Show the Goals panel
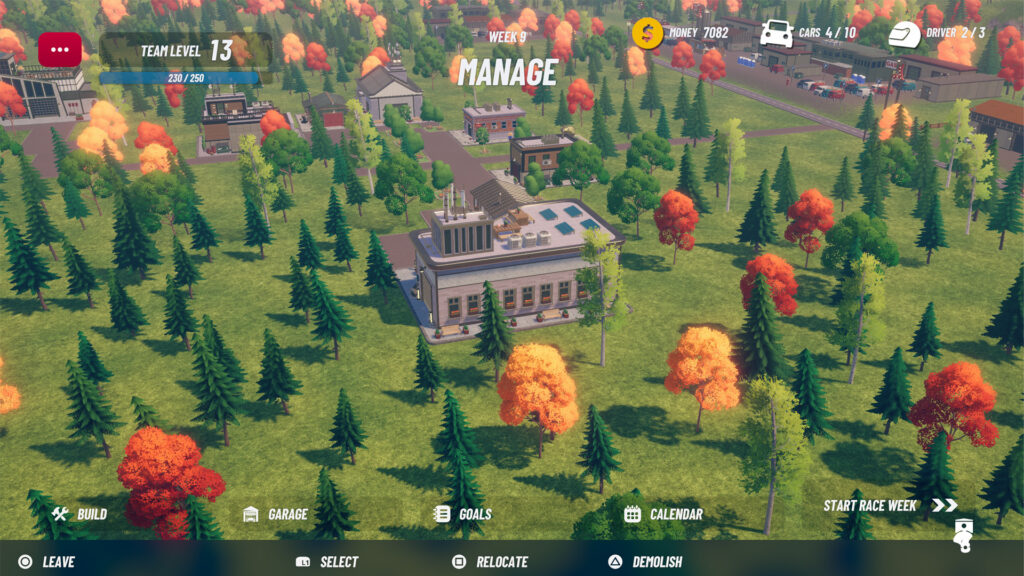 point(463,514)
